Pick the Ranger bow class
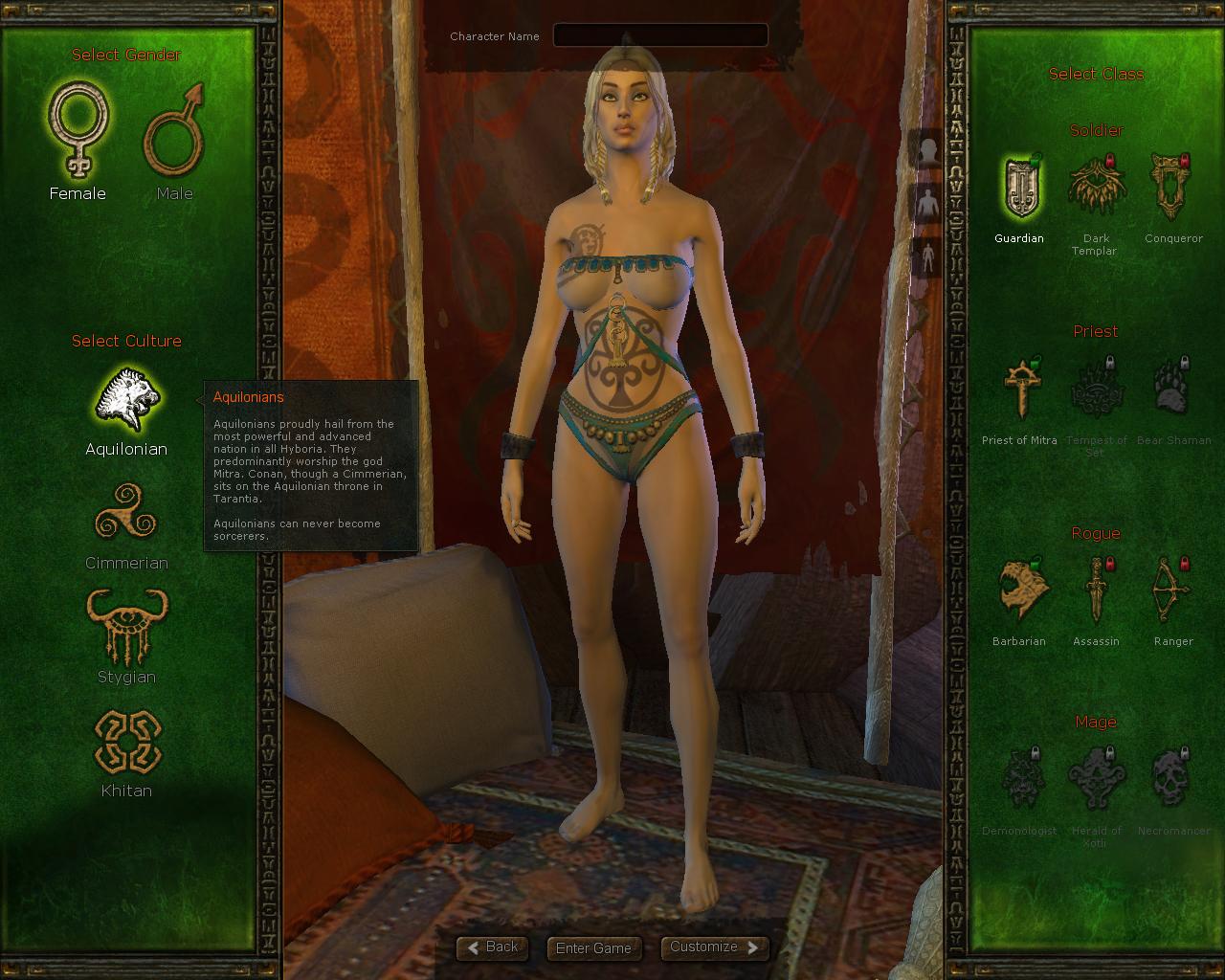1225x980 pixels. coord(1172,590)
